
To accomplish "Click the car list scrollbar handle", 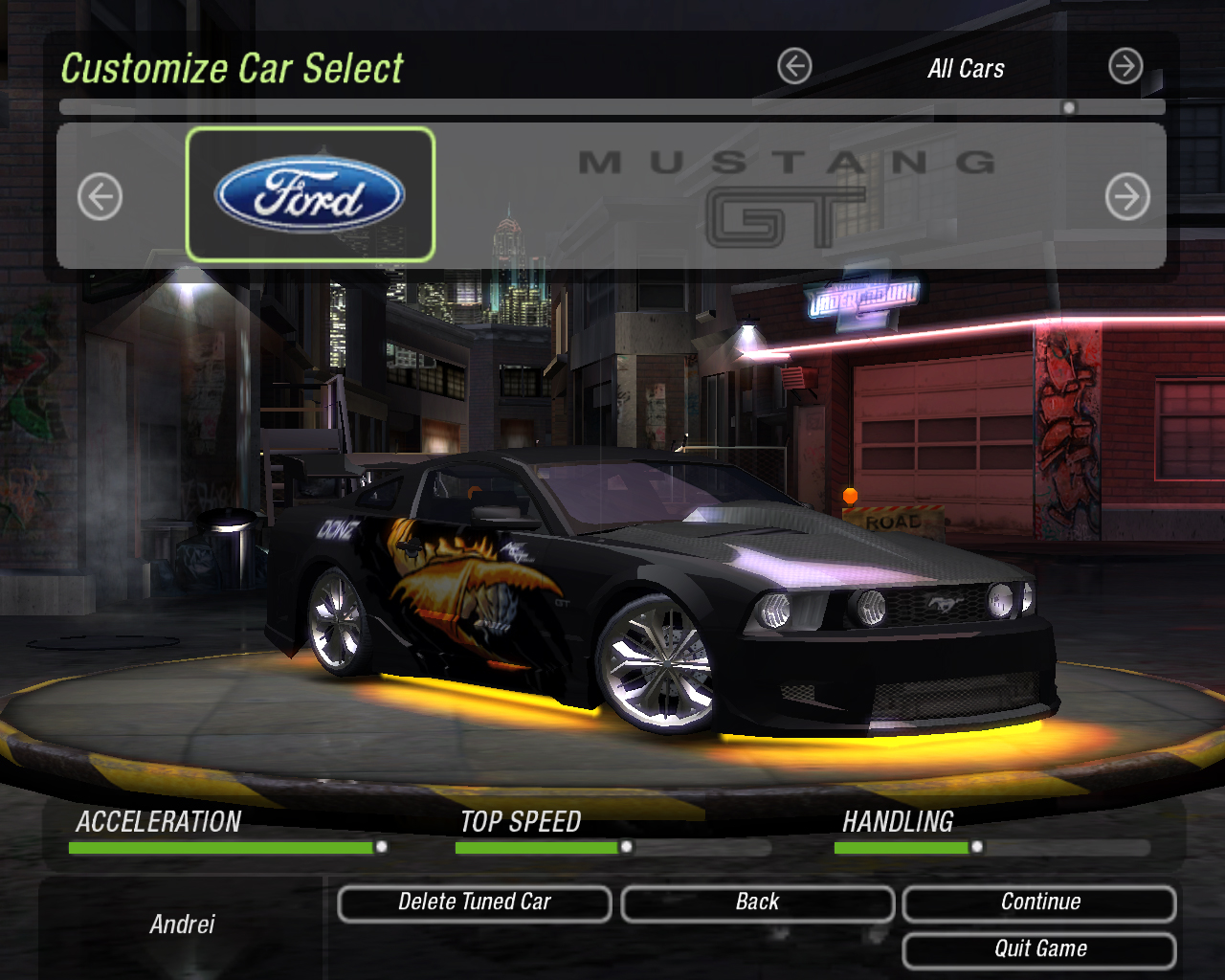I will pos(1069,107).
